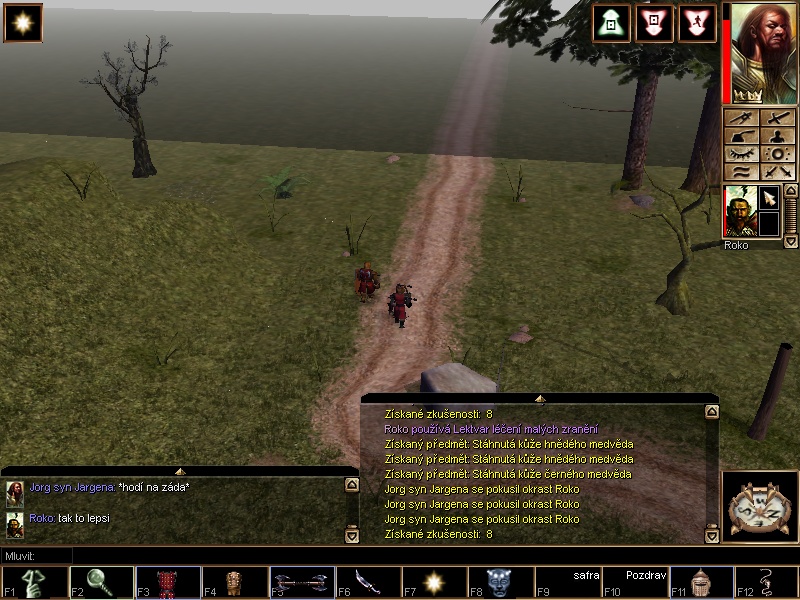Click the player character portrait
The height and width of the screenshot is (600, 800).
pyautogui.click(x=759, y=52)
